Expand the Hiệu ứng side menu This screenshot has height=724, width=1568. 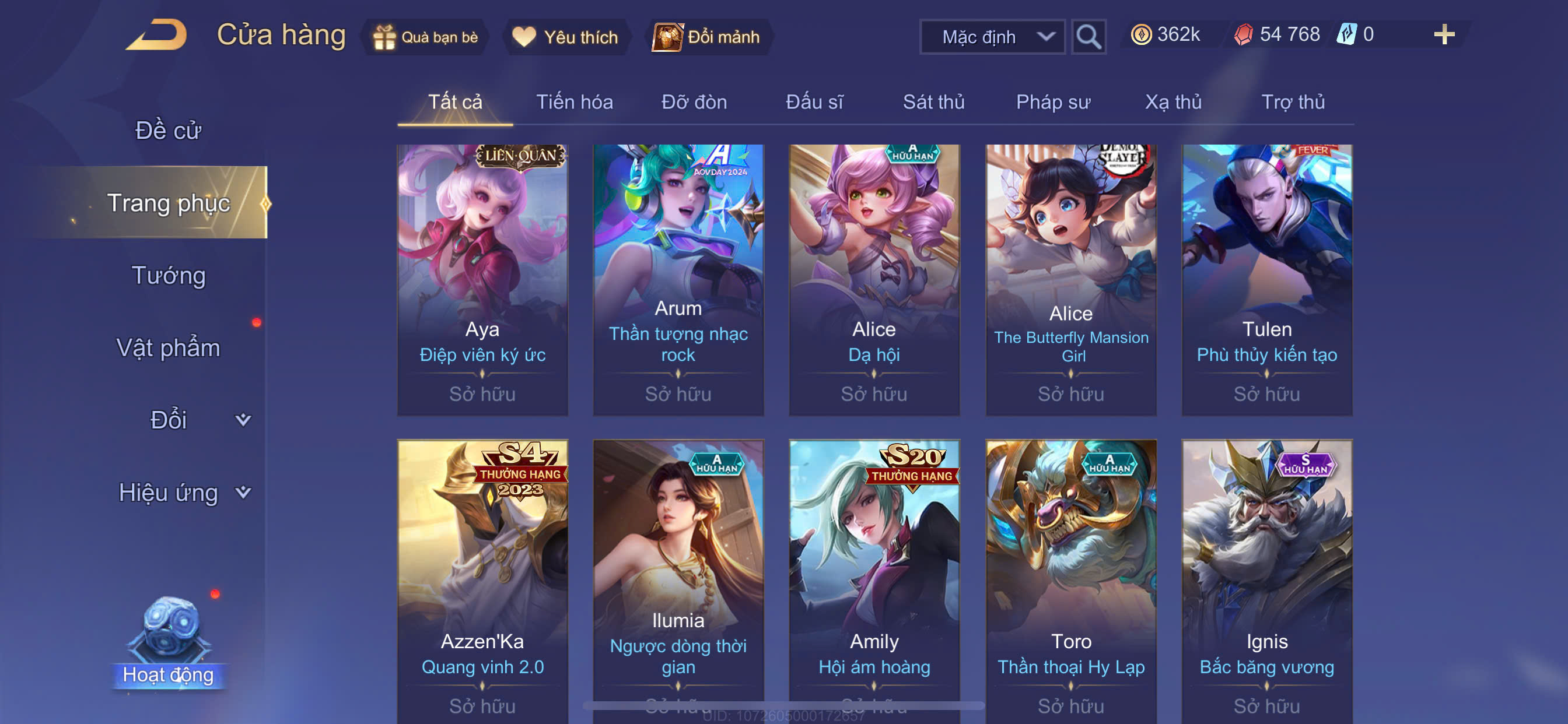(x=168, y=492)
